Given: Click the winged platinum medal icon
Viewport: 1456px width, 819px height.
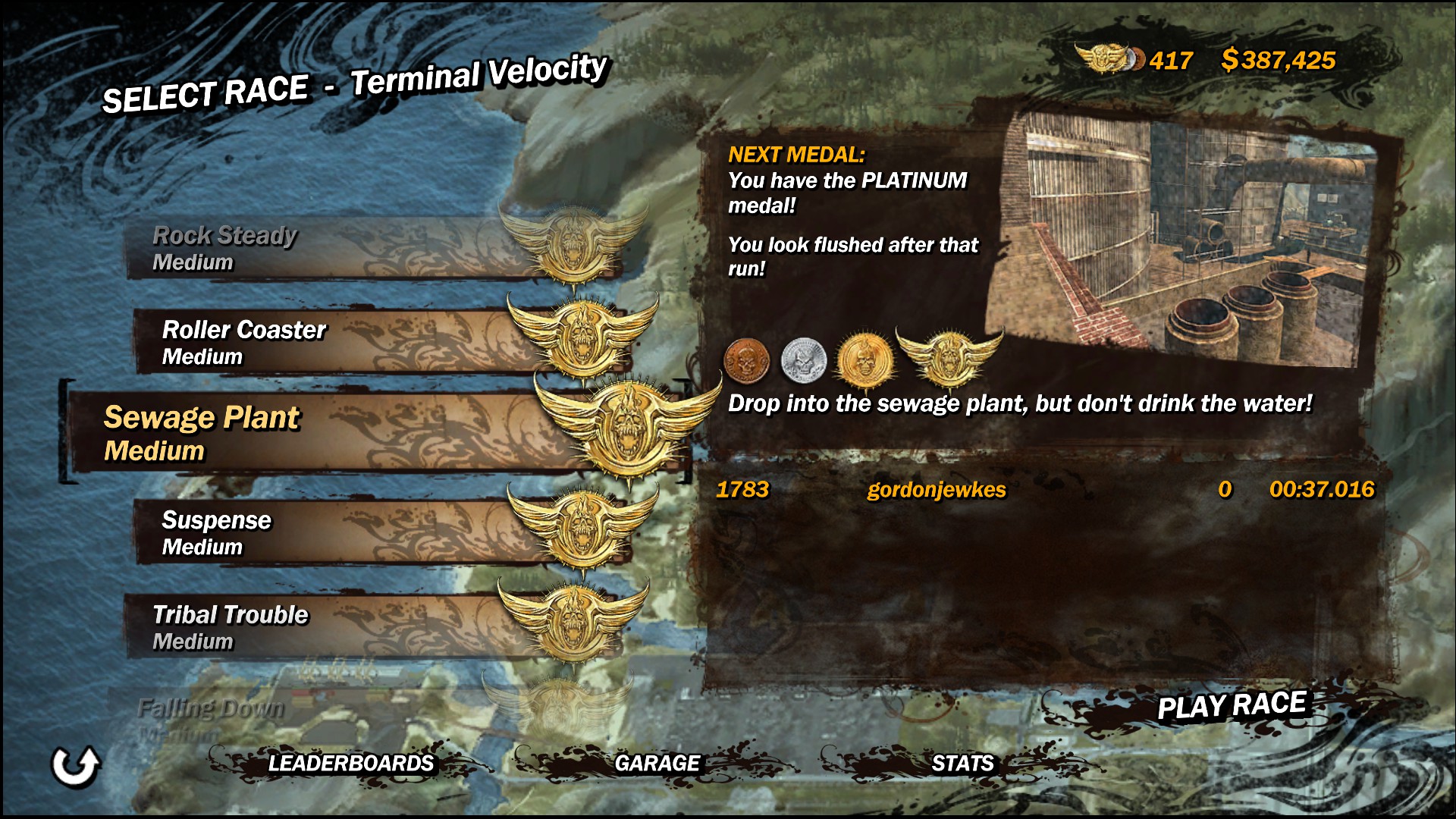Looking at the screenshot, I should [949, 356].
